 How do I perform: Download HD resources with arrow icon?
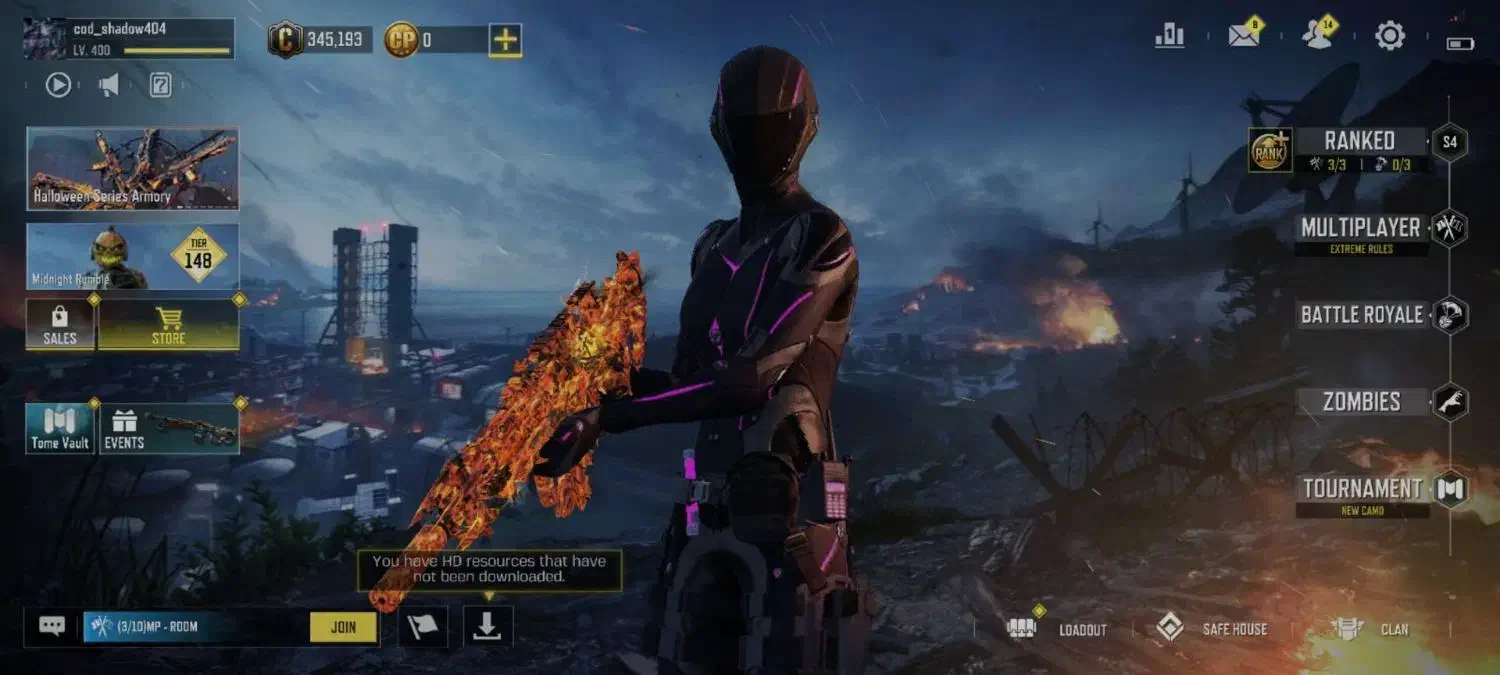point(487,626)
